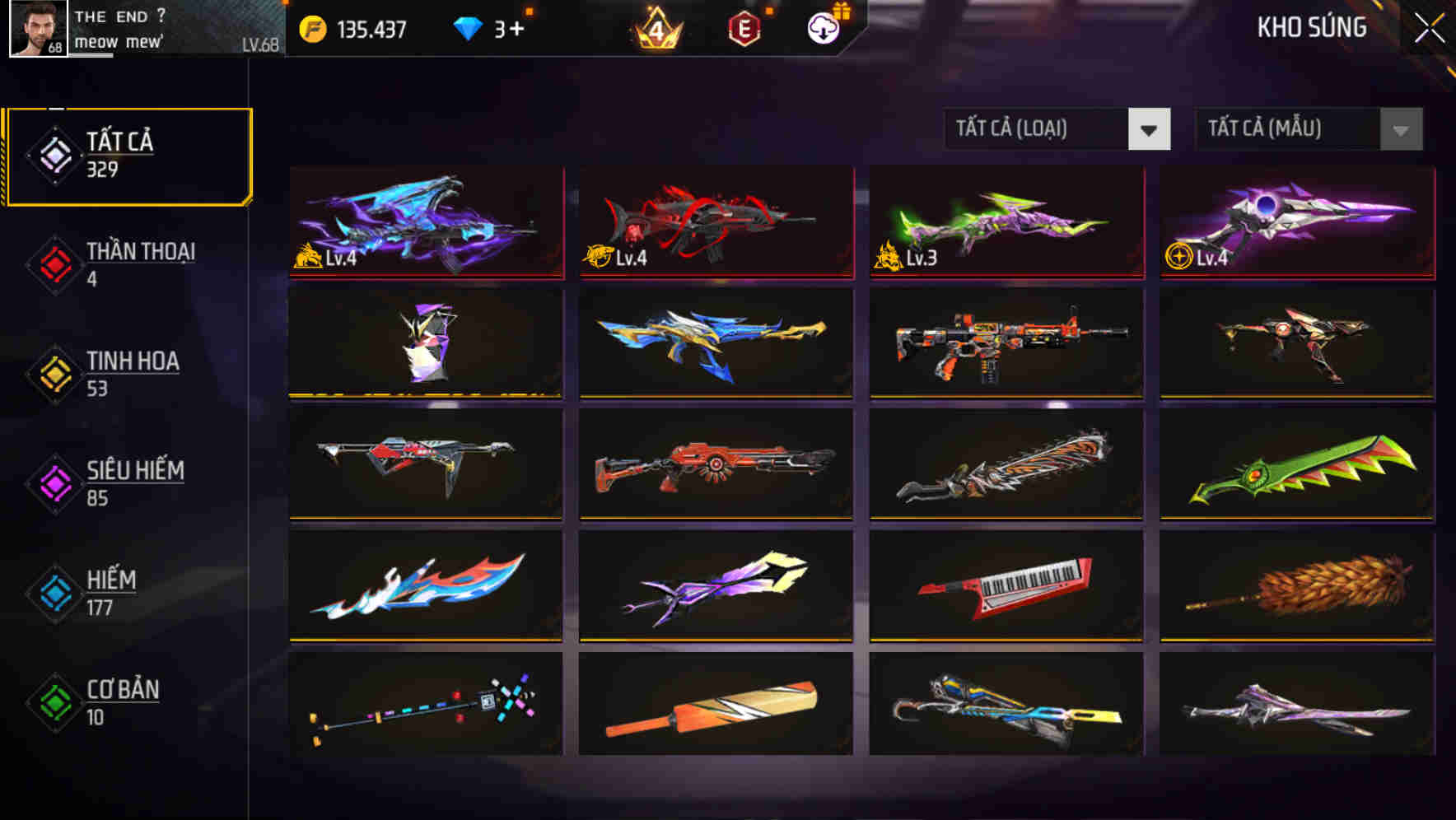
Task: Open the KHO SÚNG screen title
Action: click(1311, 27)
